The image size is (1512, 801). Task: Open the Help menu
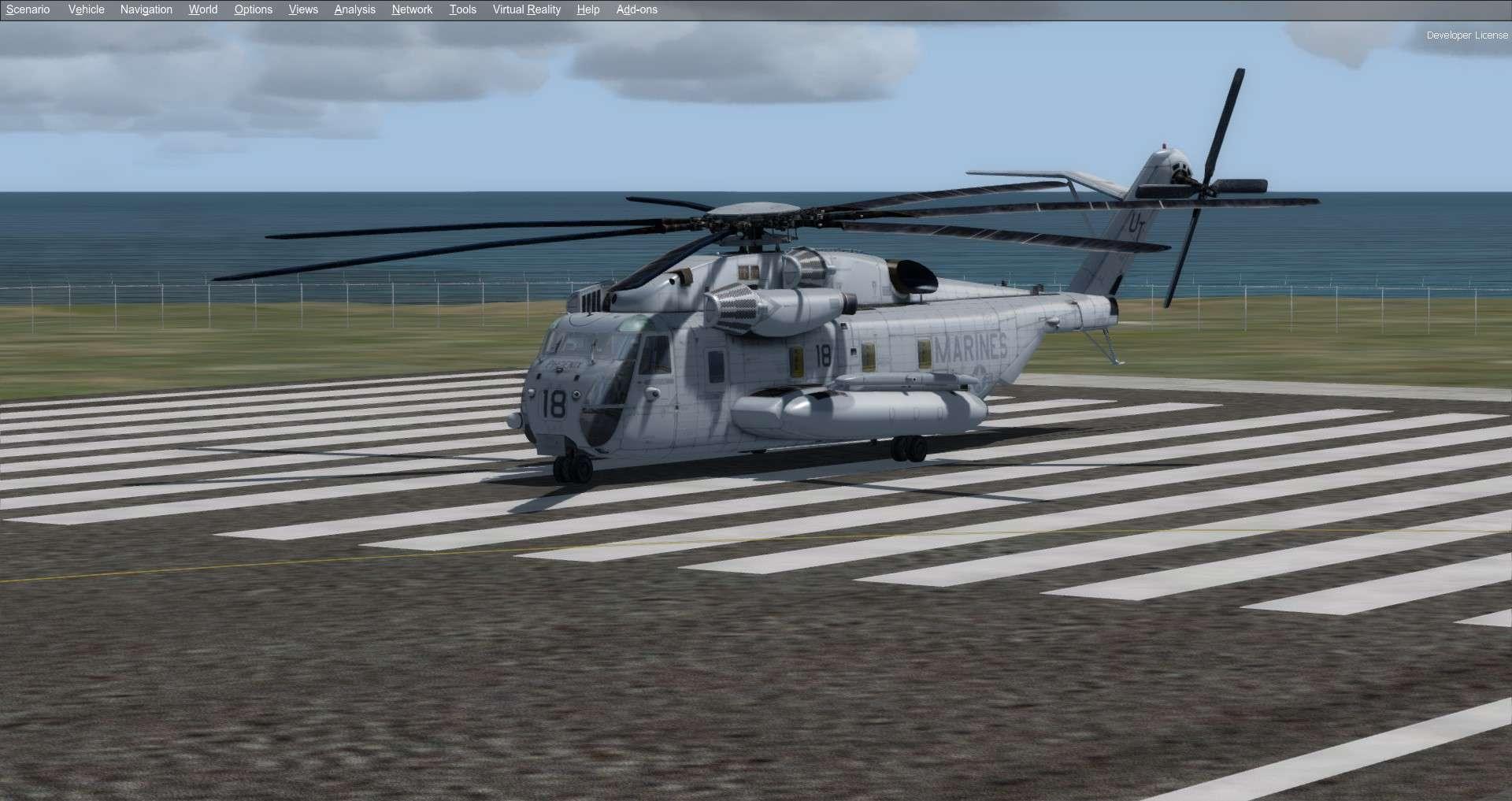[587, 9]
